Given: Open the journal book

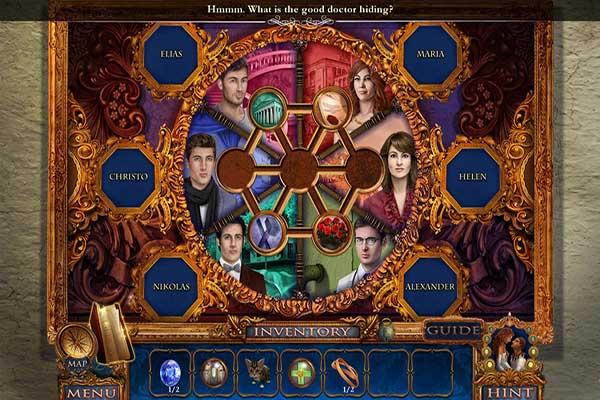Looking at the screenshot, I should [x=111, y=332].
